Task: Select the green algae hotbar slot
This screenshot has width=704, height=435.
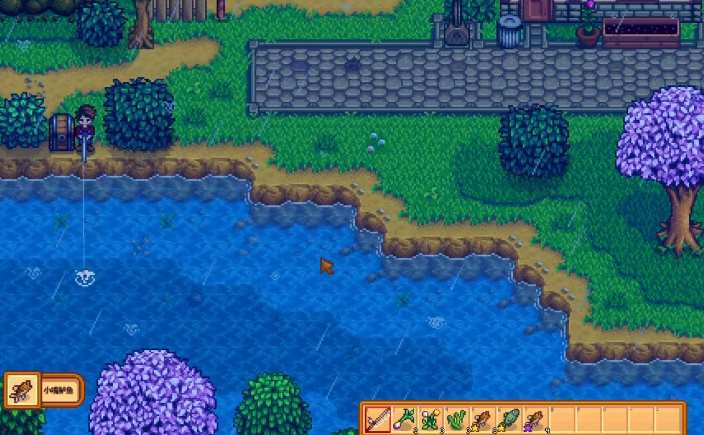Action: click(456, 419)
